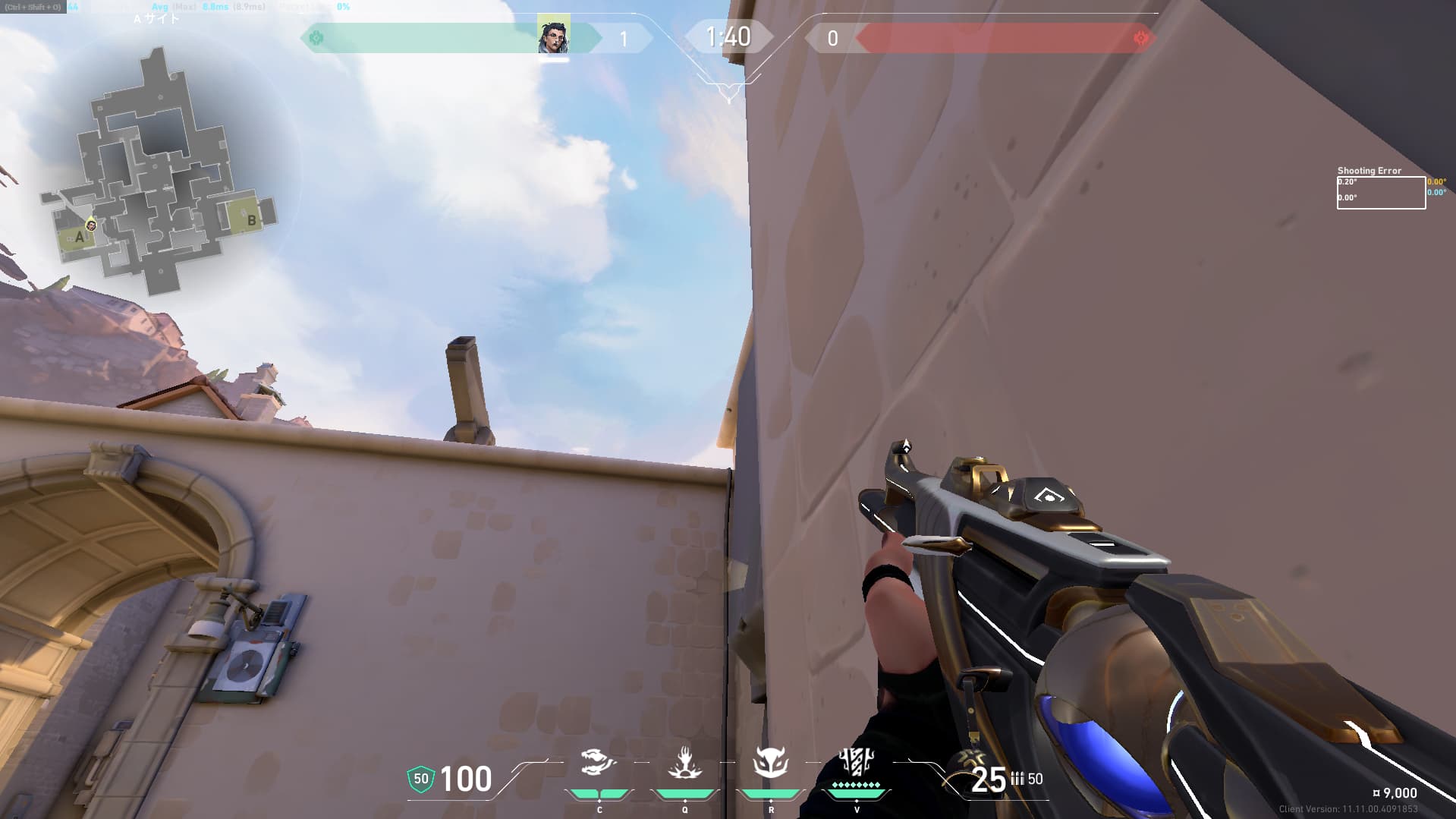Click the green team emblem icon
The width and height of the screenshot is (1456, 819).
(x=316, y=38)
